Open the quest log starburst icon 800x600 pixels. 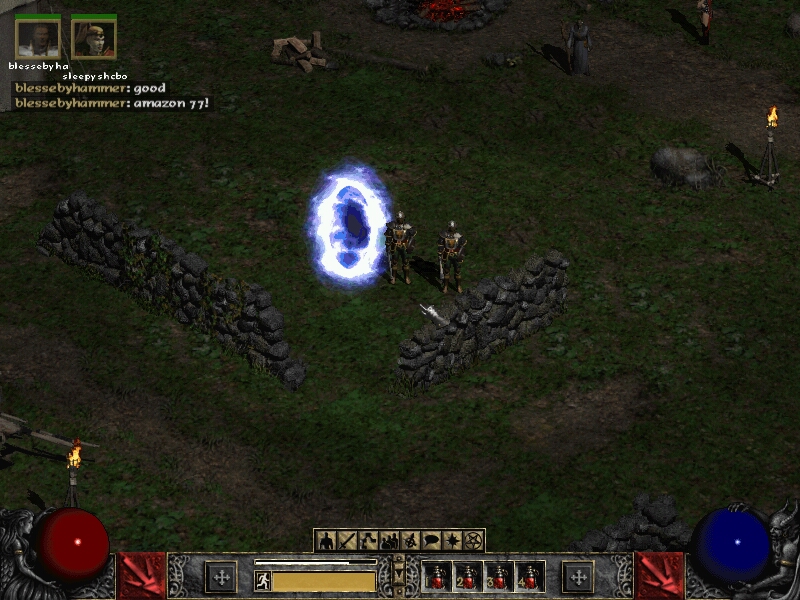pos(452,541)
